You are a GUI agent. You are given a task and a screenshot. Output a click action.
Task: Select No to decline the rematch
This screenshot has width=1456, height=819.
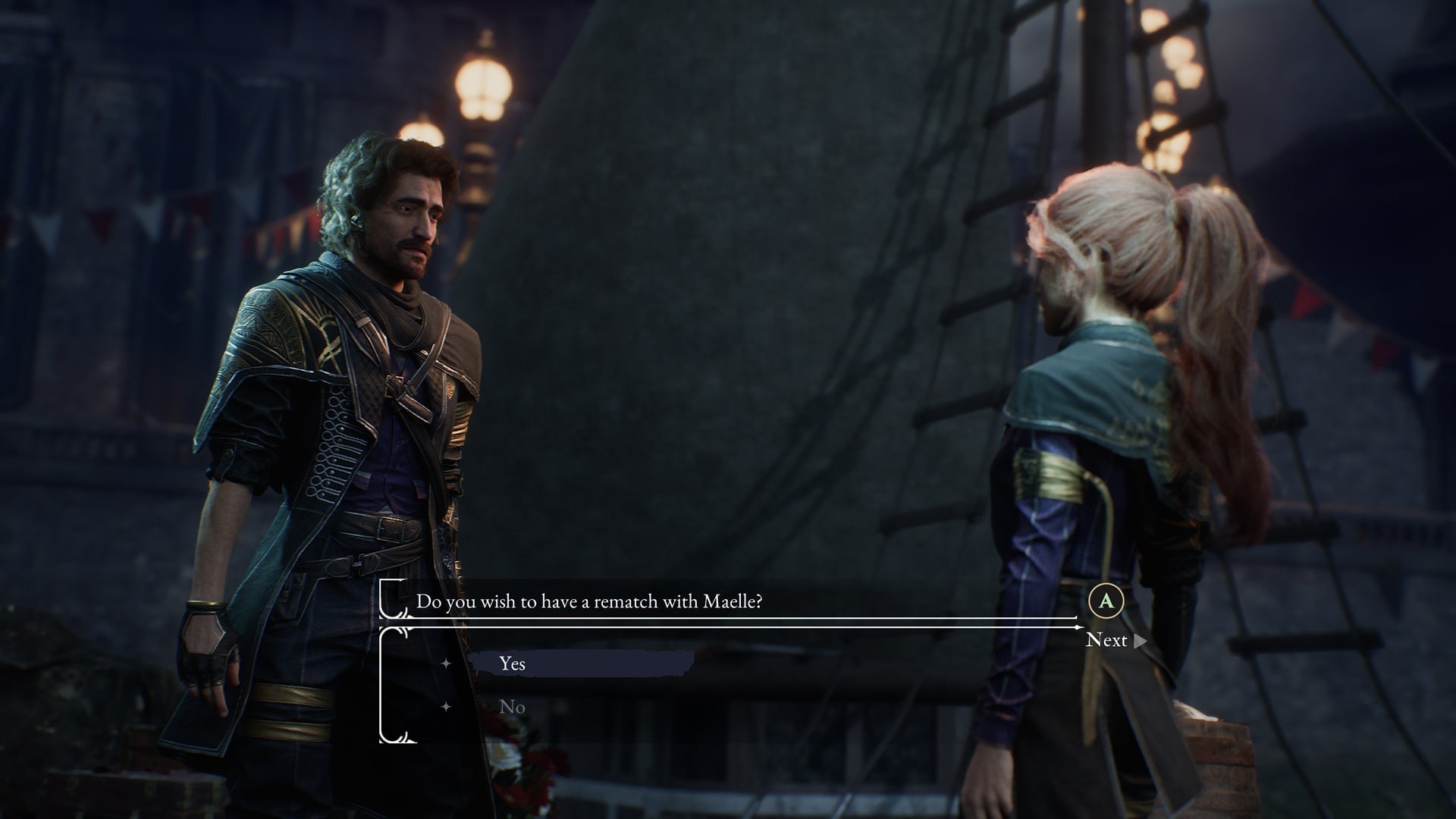pos(513,707)
